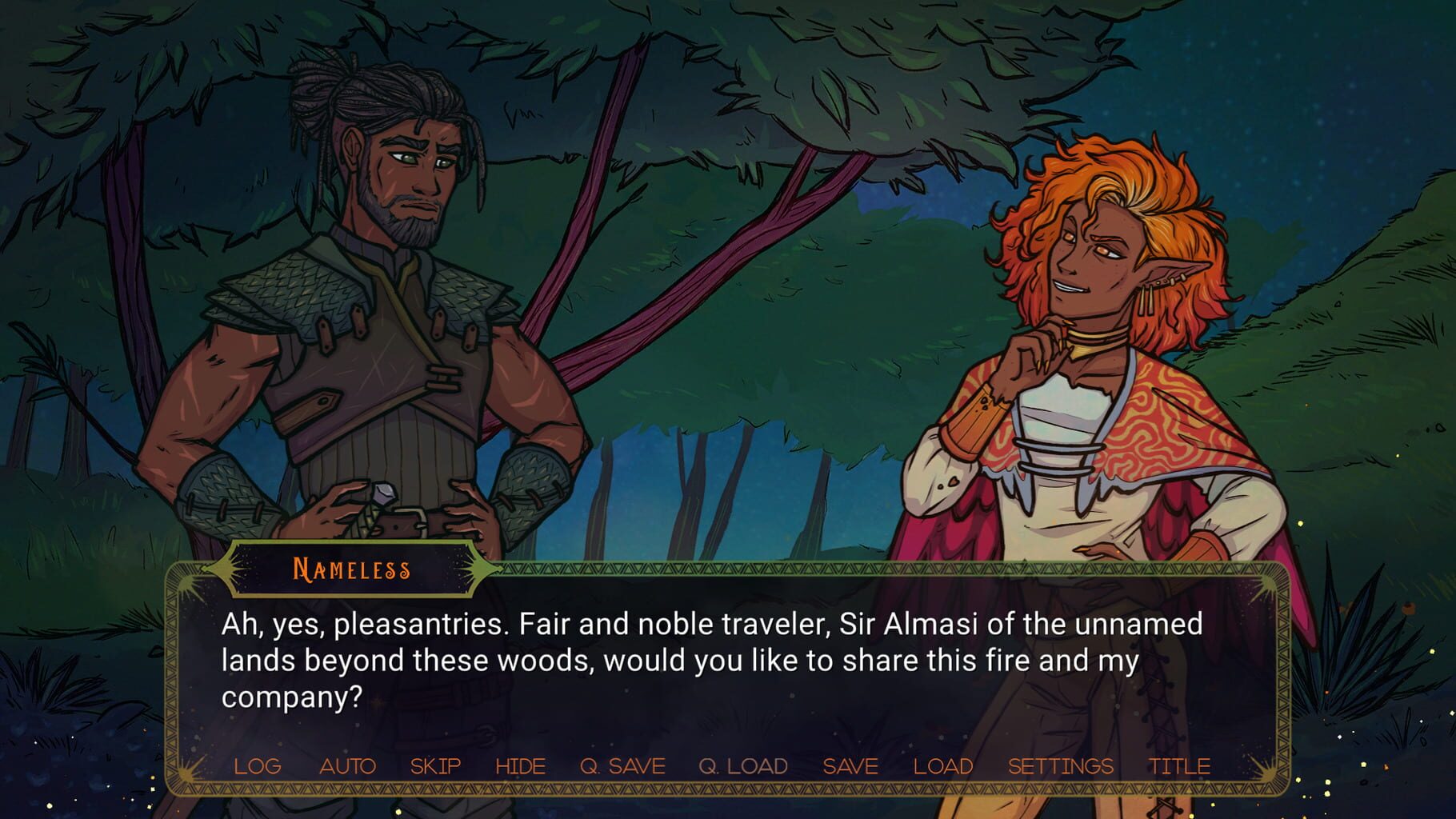Image resolution: width=1456 pixels, height=819 pixels.
Task: Enable AUTO text advance mode
Action: 348,765
